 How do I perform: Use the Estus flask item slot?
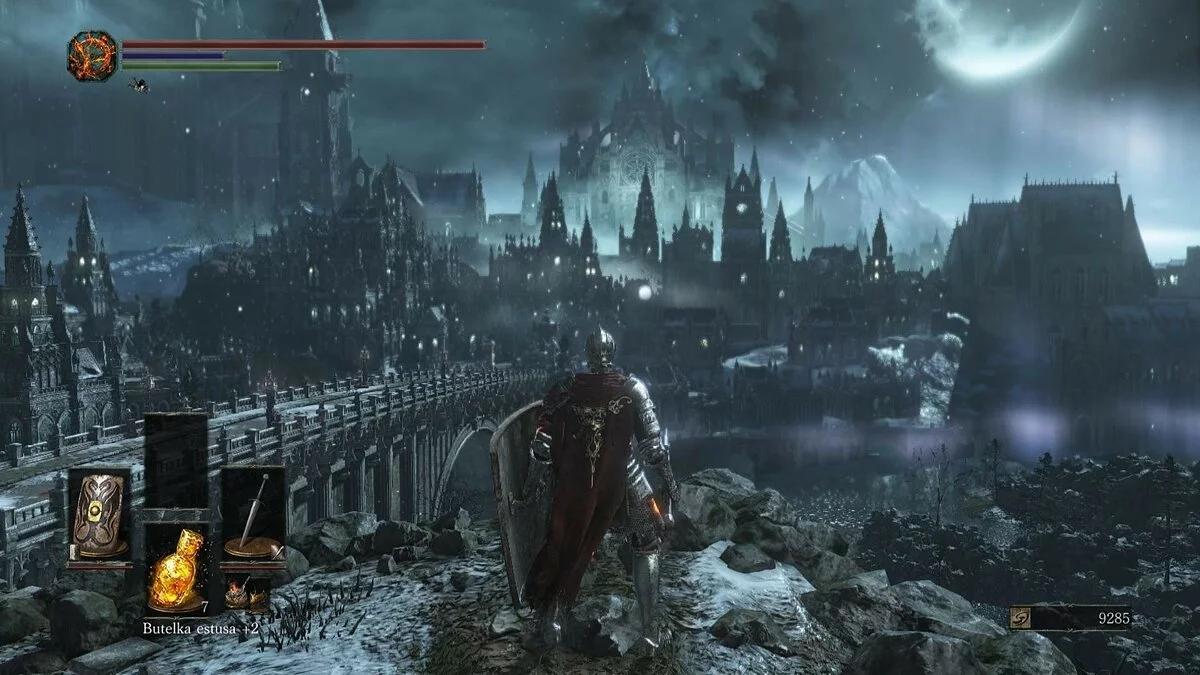[176, 568]
